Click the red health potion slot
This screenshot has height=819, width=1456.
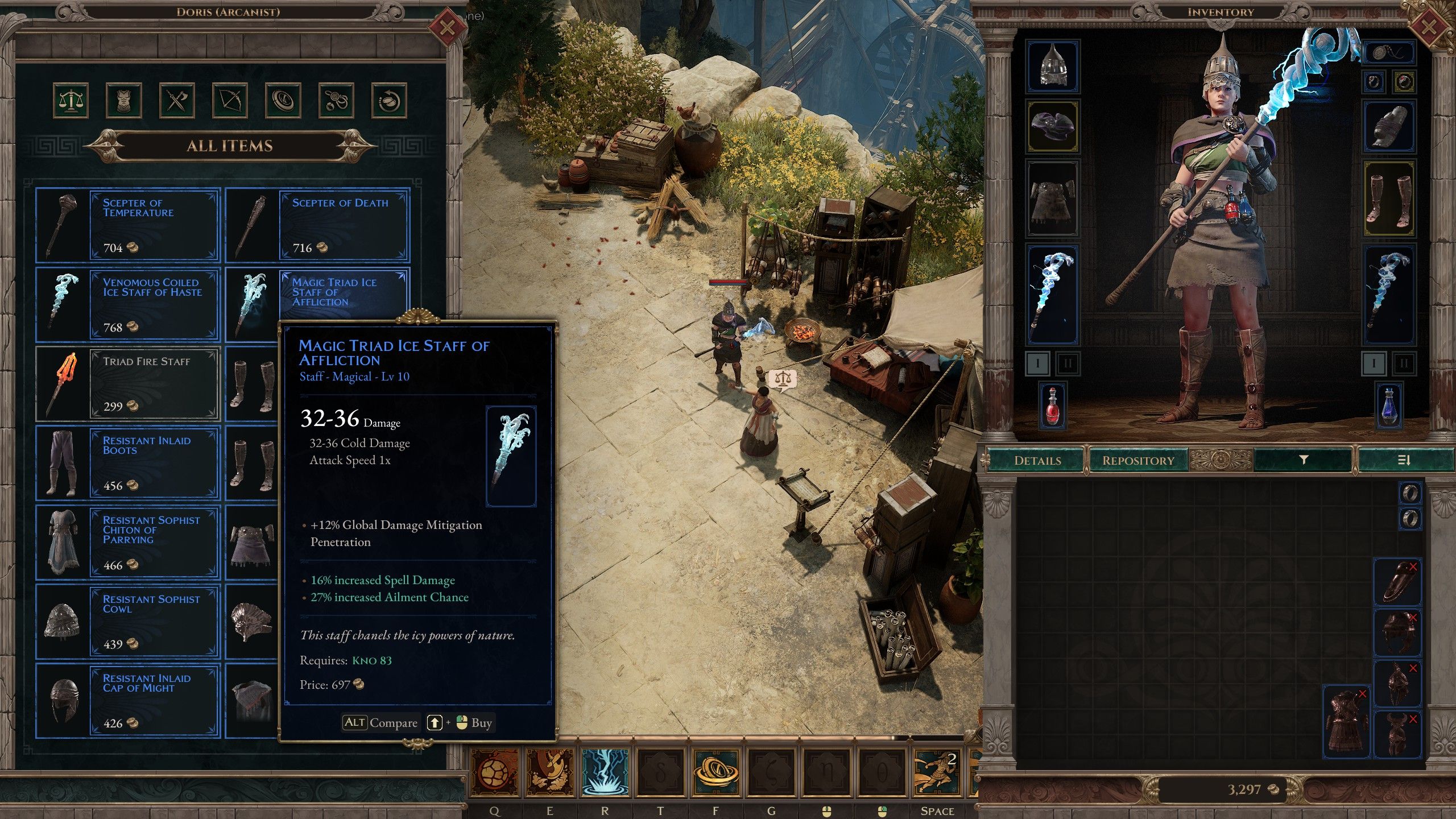1053,406
